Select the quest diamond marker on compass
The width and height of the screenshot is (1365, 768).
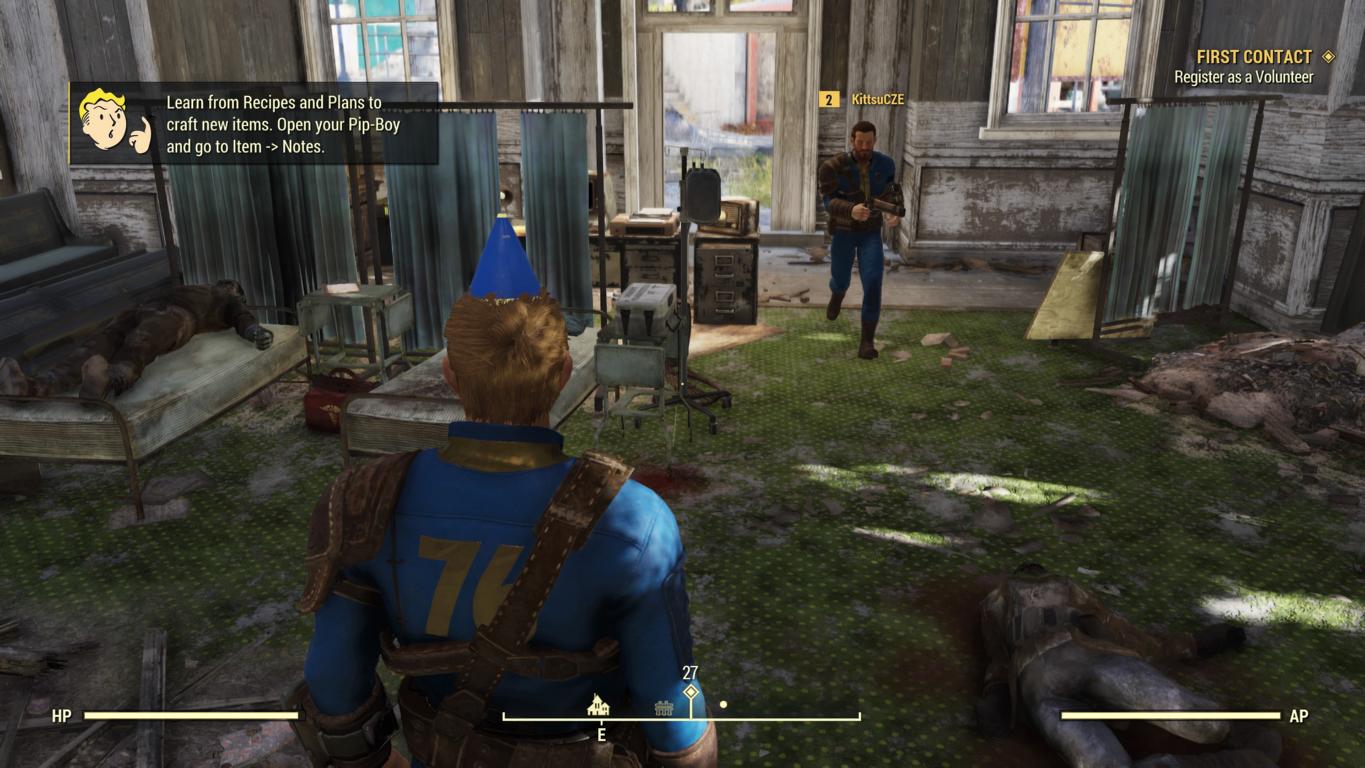(690, 692)
